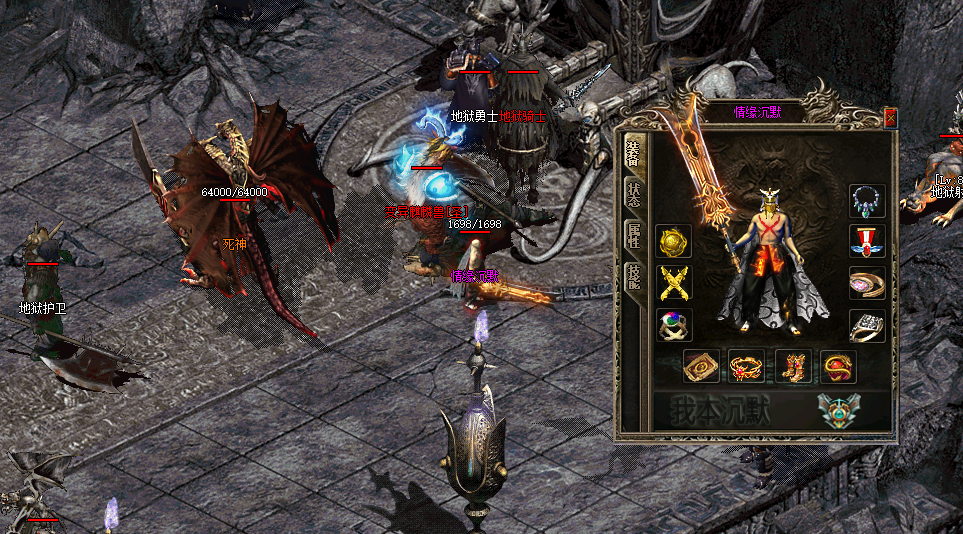Screen dimensions: 963x534
Task: Close the character equipment panel
Action: [x=890, y=118]
